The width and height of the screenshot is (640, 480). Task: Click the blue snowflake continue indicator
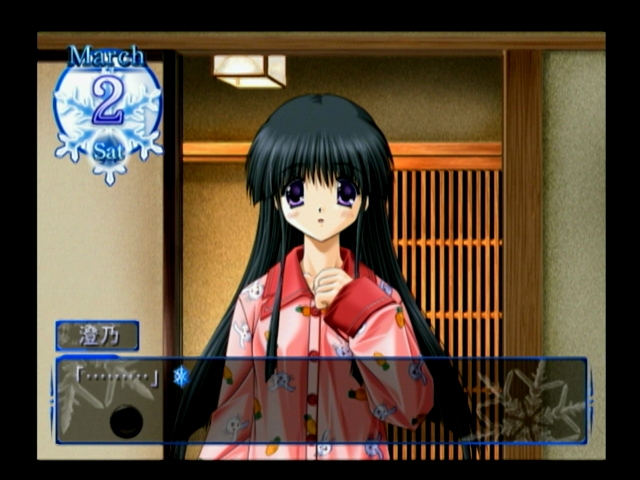[x=181, y=376]
